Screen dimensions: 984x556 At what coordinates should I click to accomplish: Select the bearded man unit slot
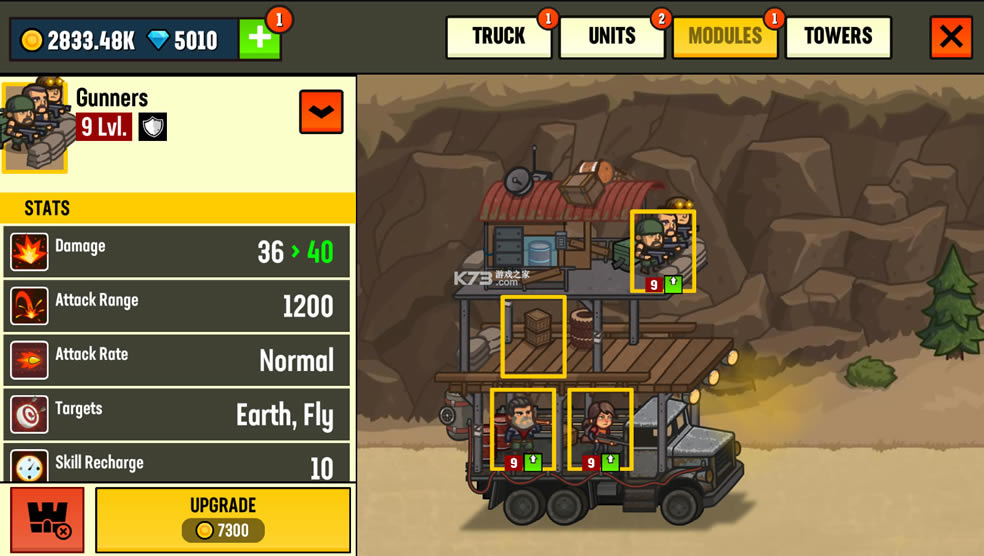pos(522,429)
